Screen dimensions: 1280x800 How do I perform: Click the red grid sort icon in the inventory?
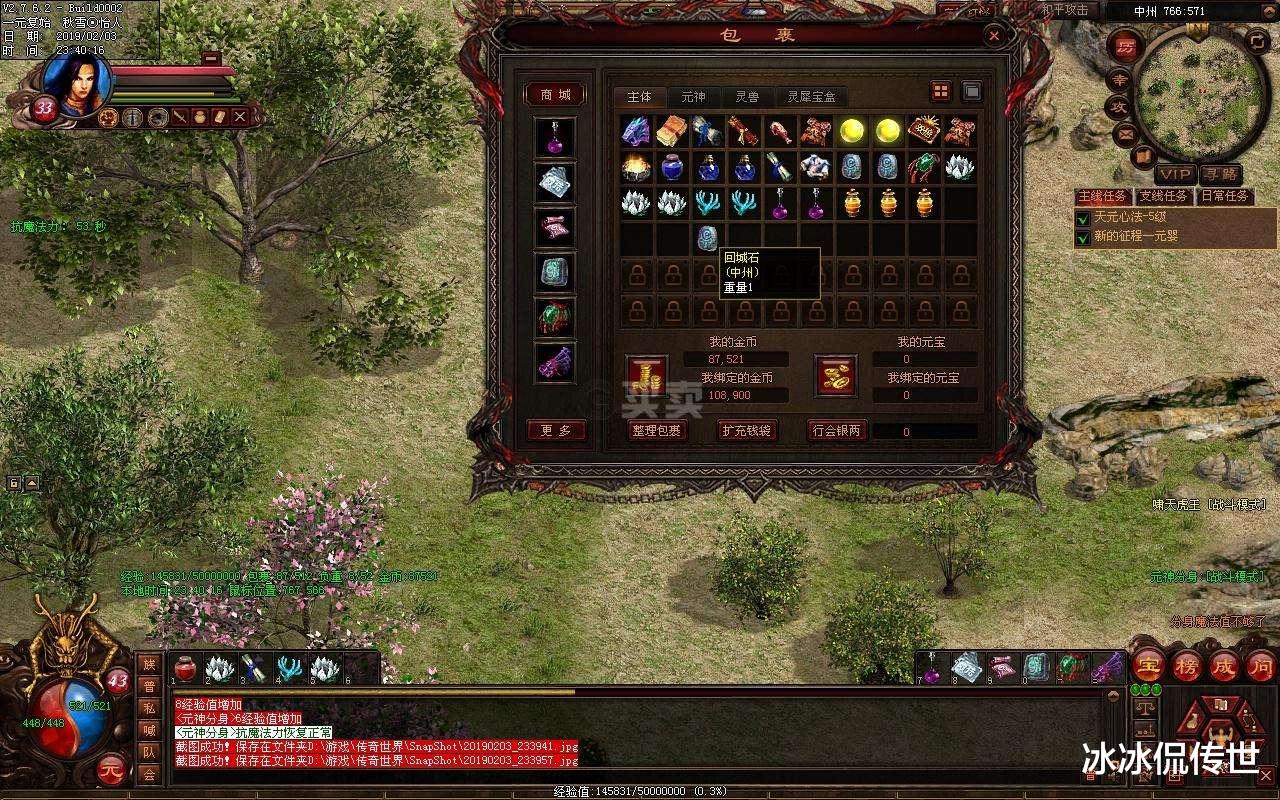click(939, 91)
